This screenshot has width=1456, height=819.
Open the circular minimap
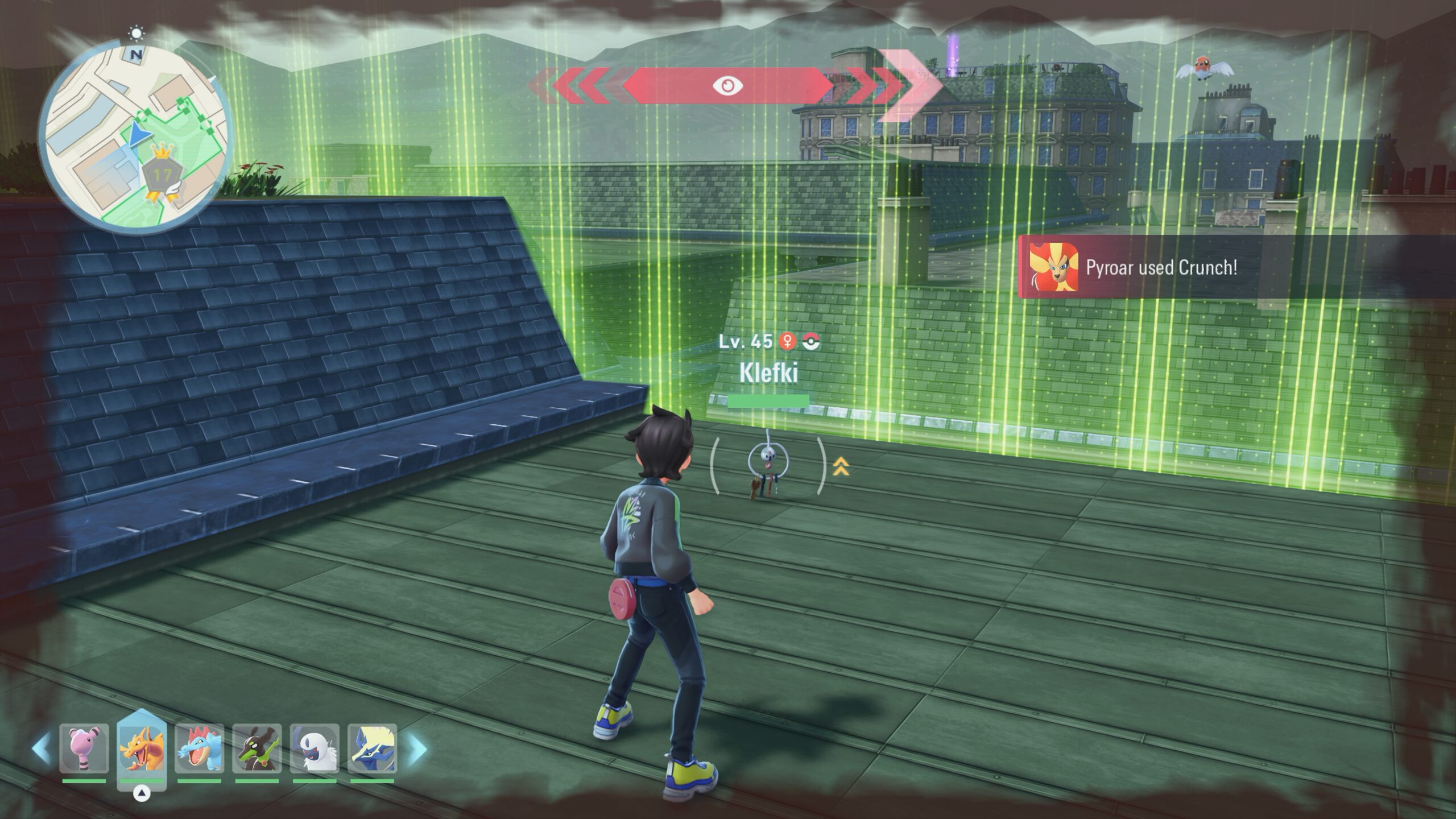point(135,138)
